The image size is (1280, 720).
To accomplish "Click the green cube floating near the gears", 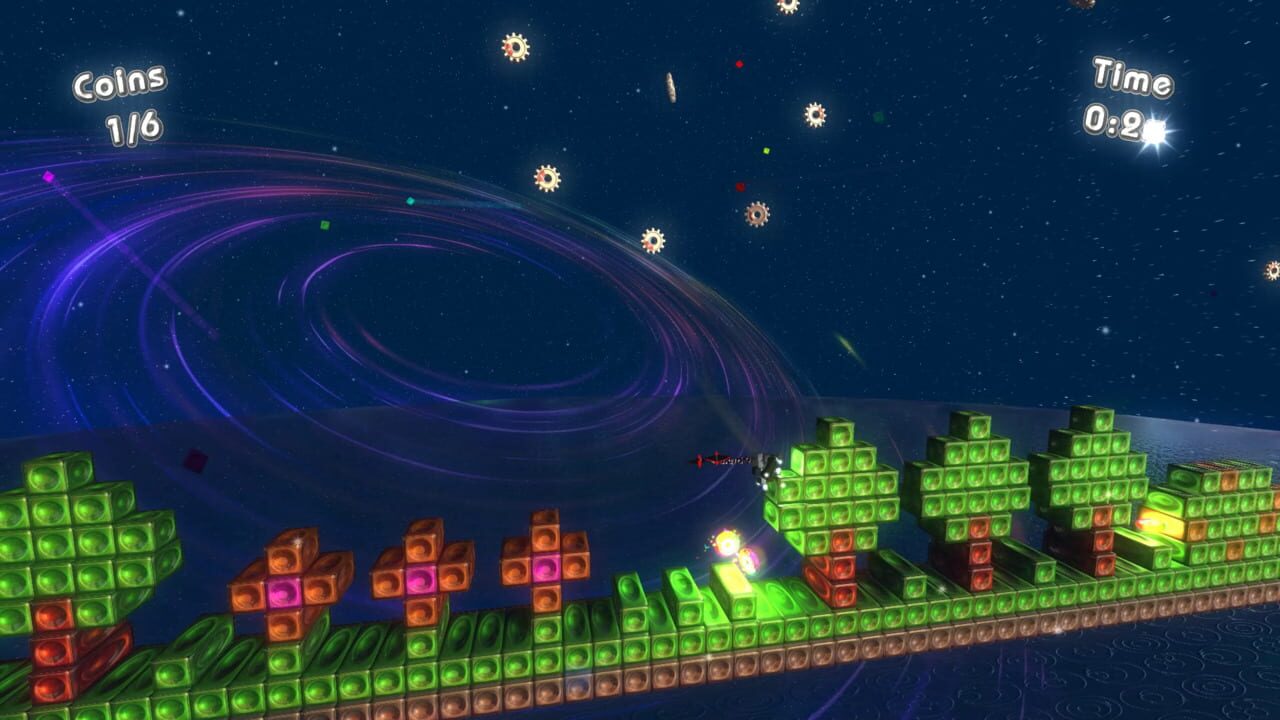I will pos(766,151).
